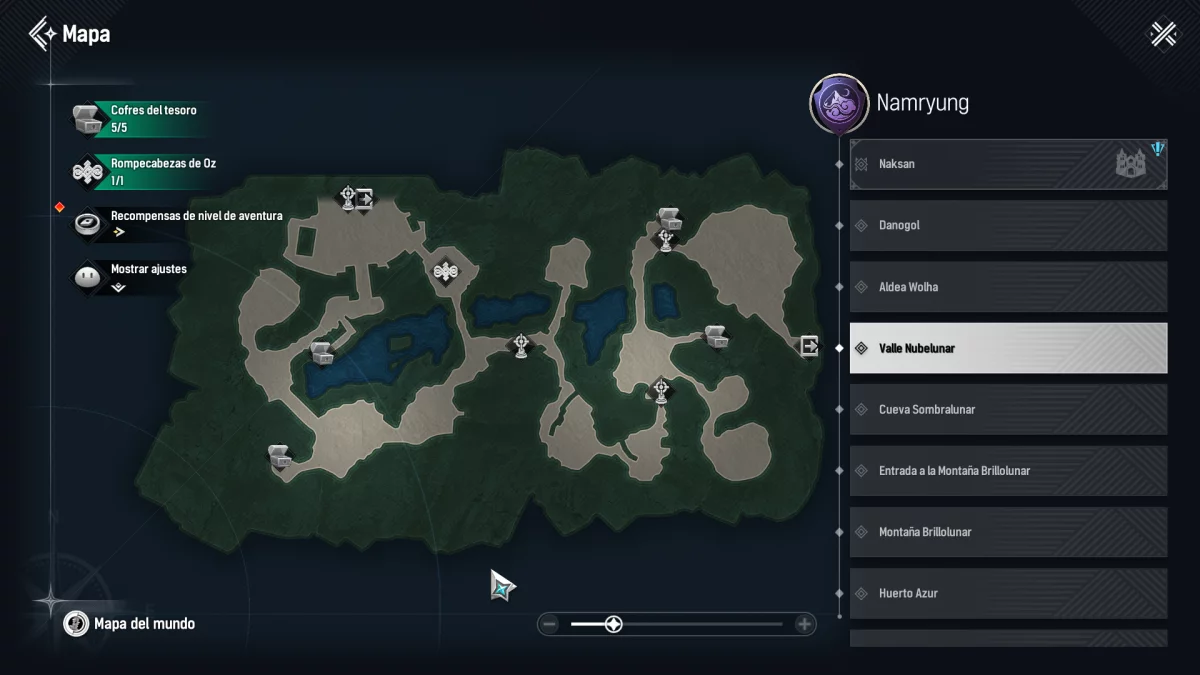
Task: Click the map zoom-out minus button
Action: pyautogui.click(x=549, y=624)
